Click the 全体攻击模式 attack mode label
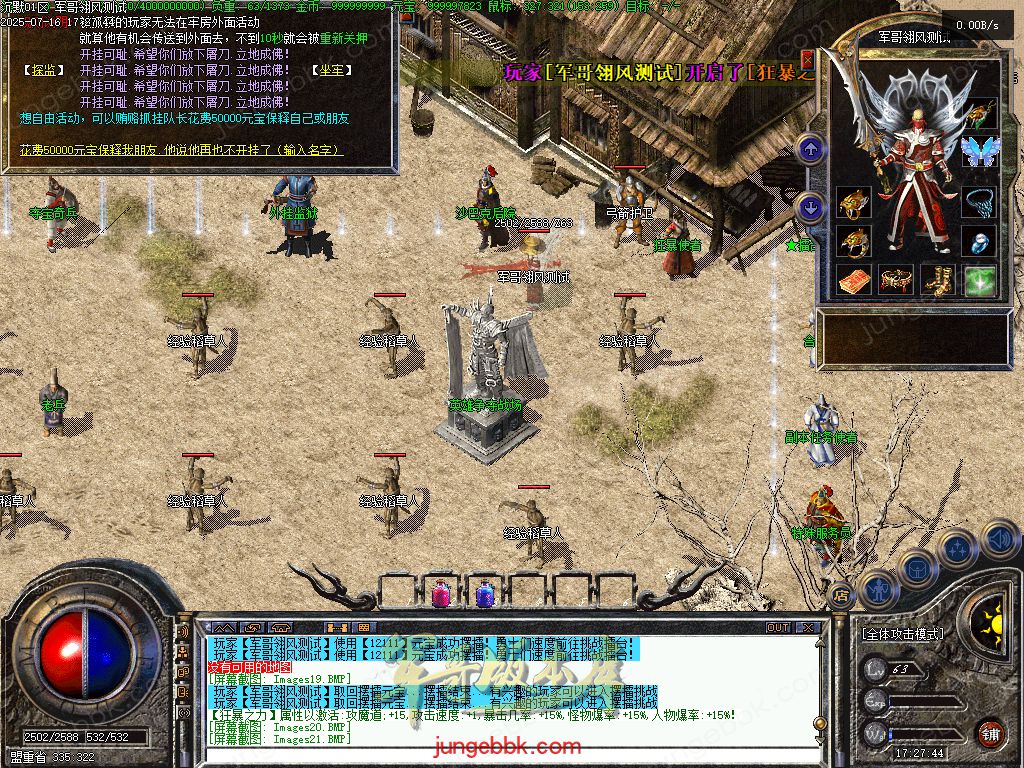 coord(902,634)
